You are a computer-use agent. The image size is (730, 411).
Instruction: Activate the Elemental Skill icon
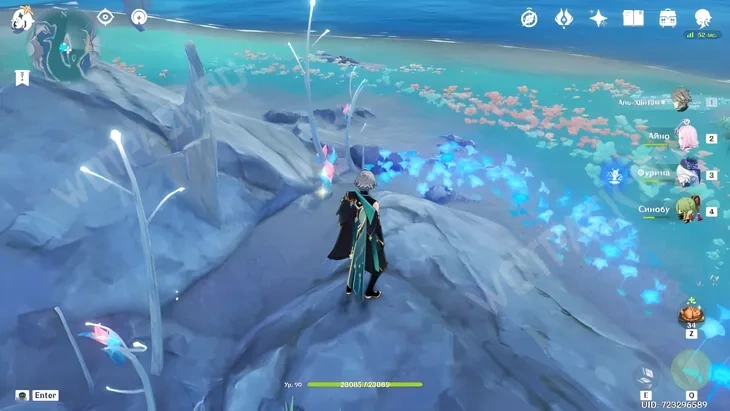pos(647,375)
